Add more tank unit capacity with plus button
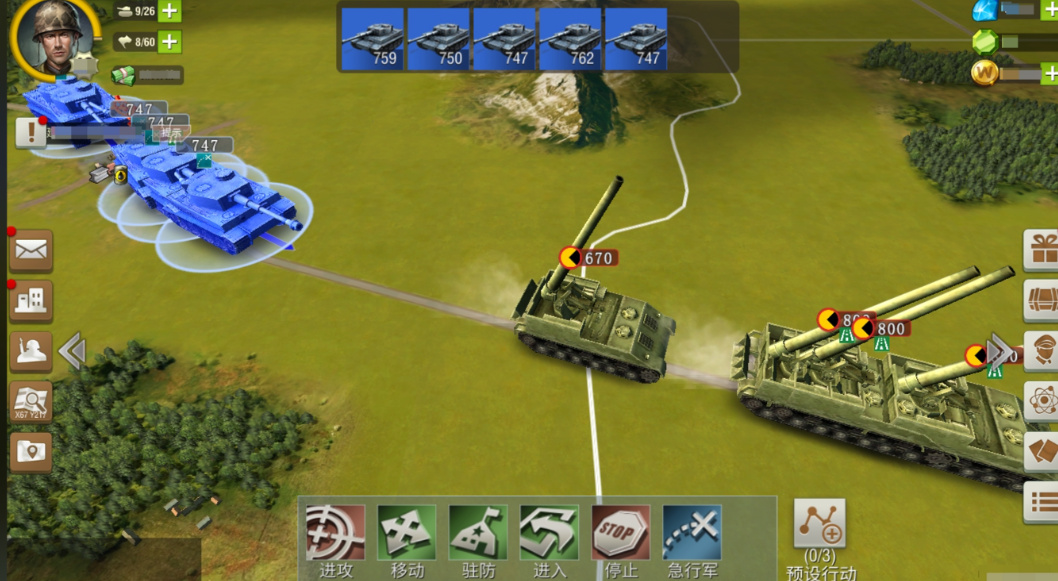This screenshot has height=581, width=1058. tap(170, 12)
